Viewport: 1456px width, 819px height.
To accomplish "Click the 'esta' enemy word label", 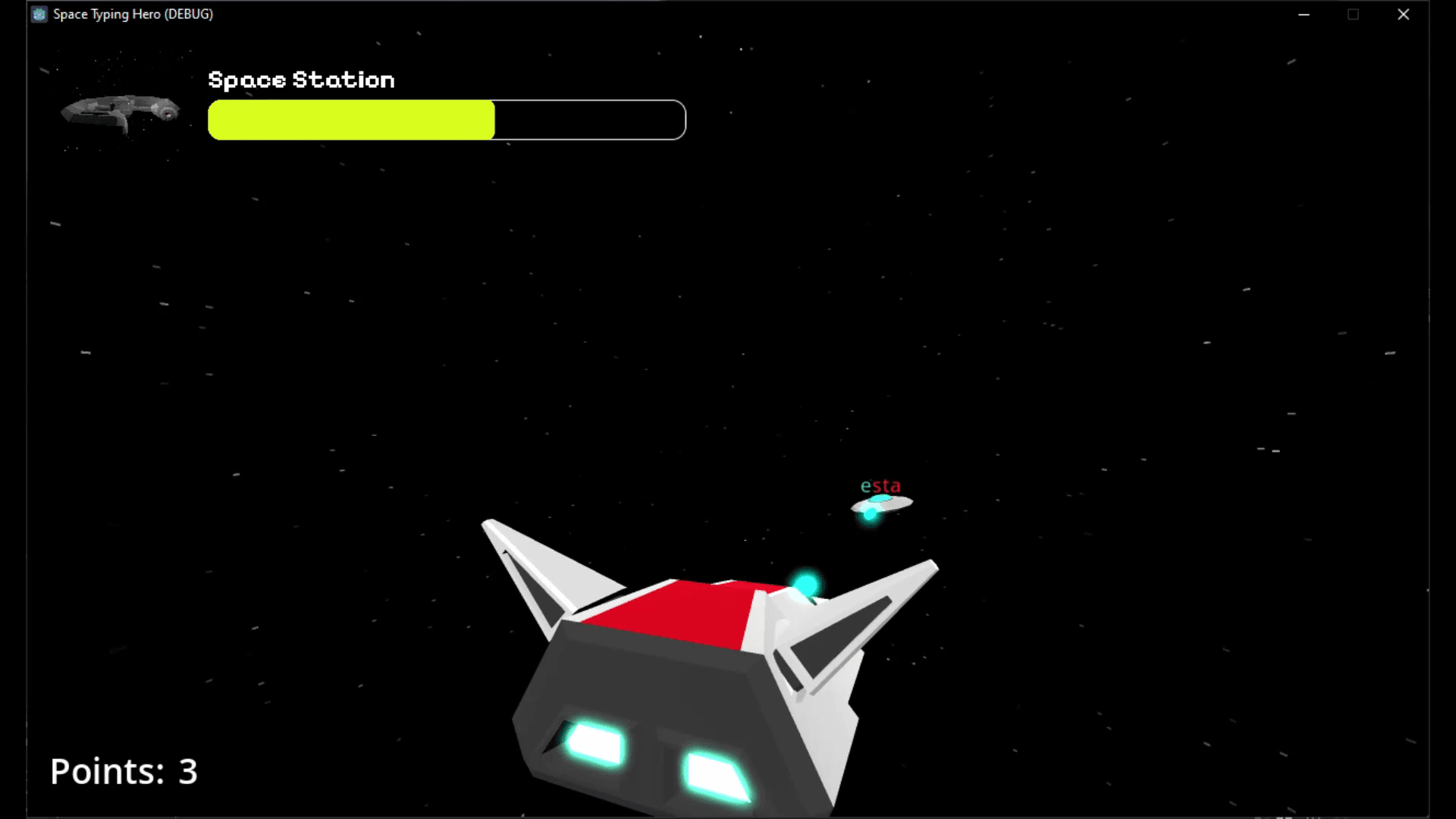I will pyautogui.click(x=880, y=485).
